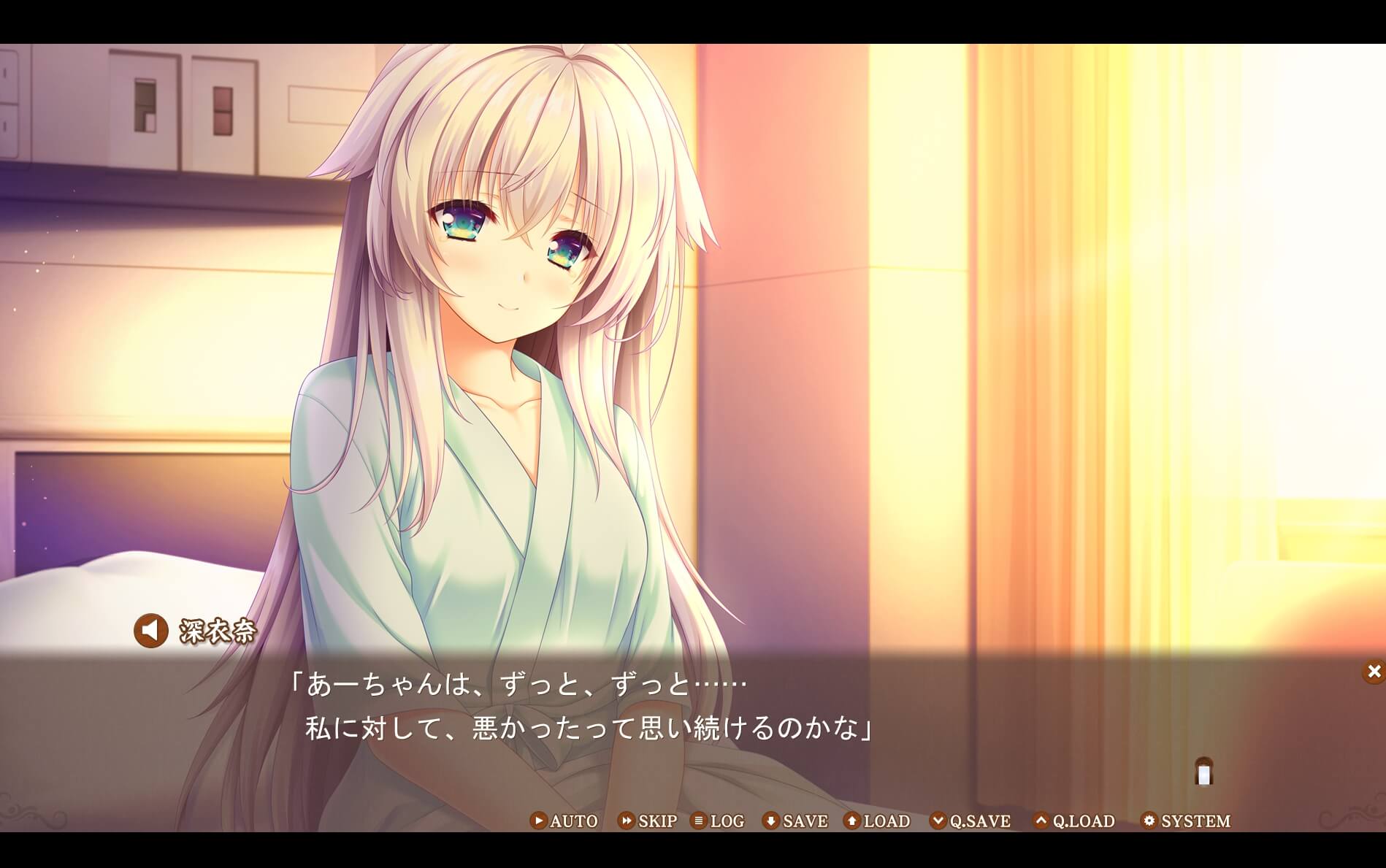Screen dimensions: 1386x868
Task: Select the AUTO play icon
Action: [538, 821]
